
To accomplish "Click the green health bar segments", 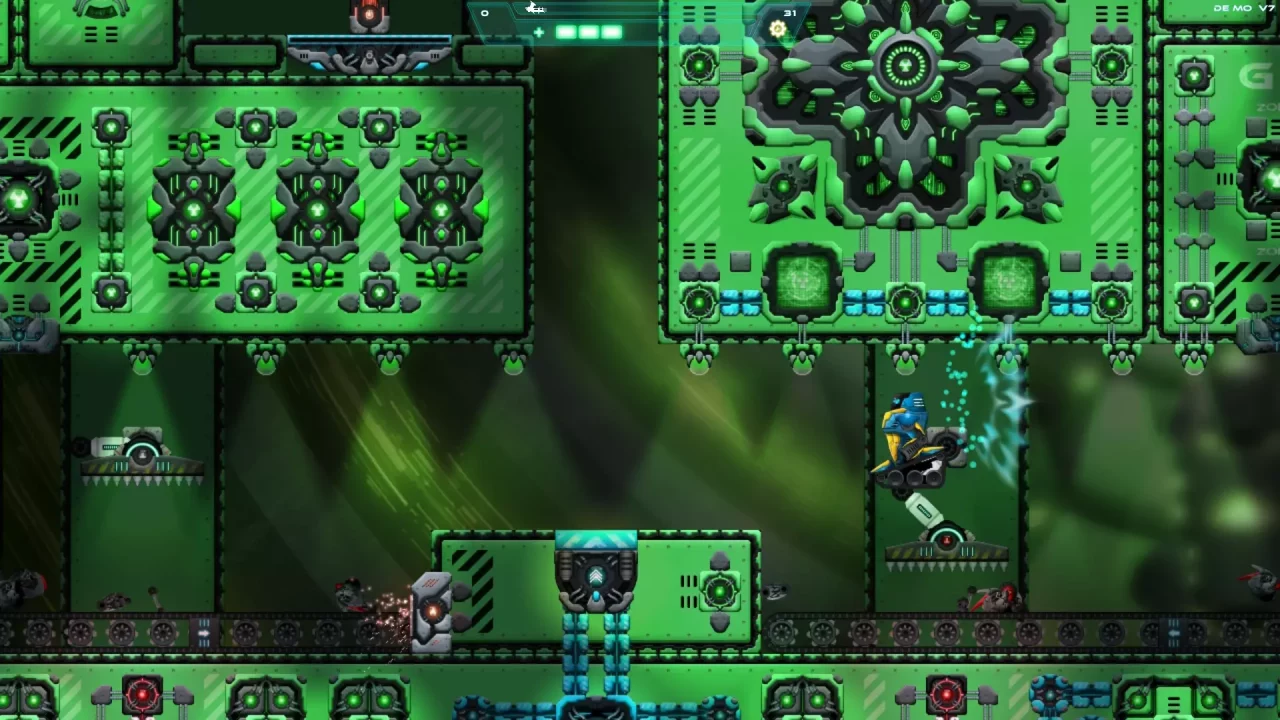I will tap(587, 32).
